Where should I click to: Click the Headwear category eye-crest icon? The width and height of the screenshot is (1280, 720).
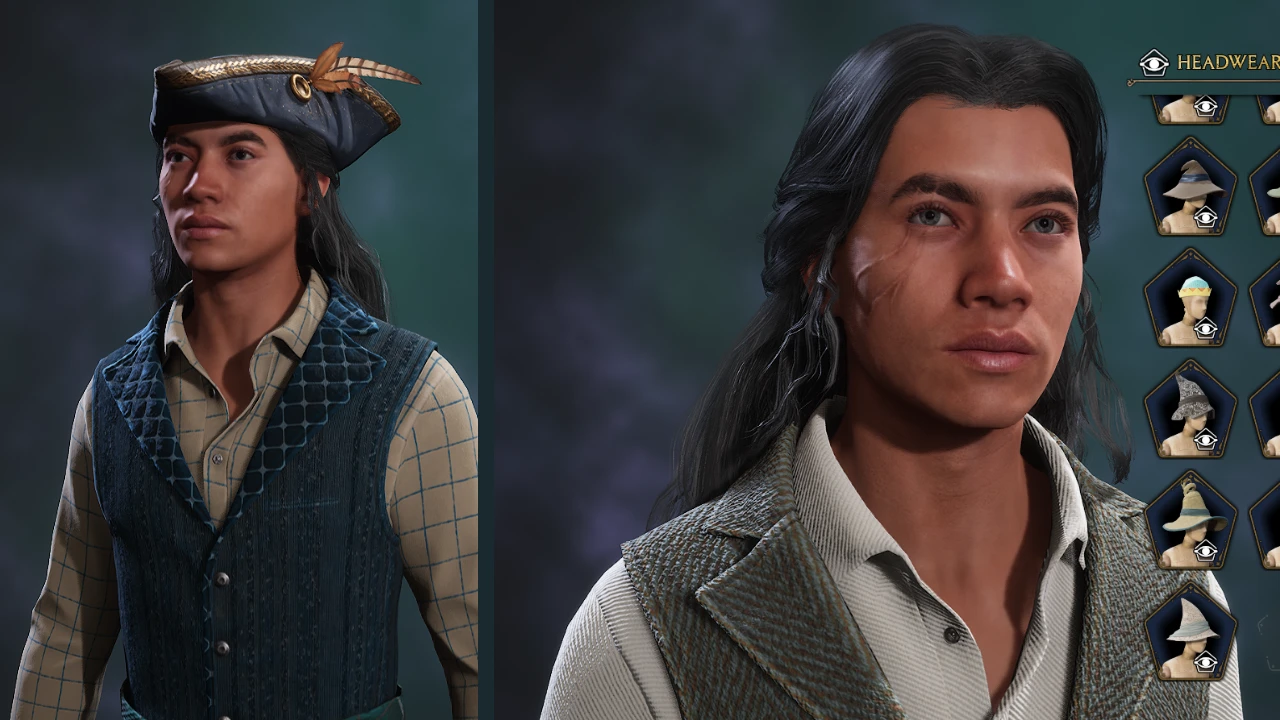(1155, 63)
